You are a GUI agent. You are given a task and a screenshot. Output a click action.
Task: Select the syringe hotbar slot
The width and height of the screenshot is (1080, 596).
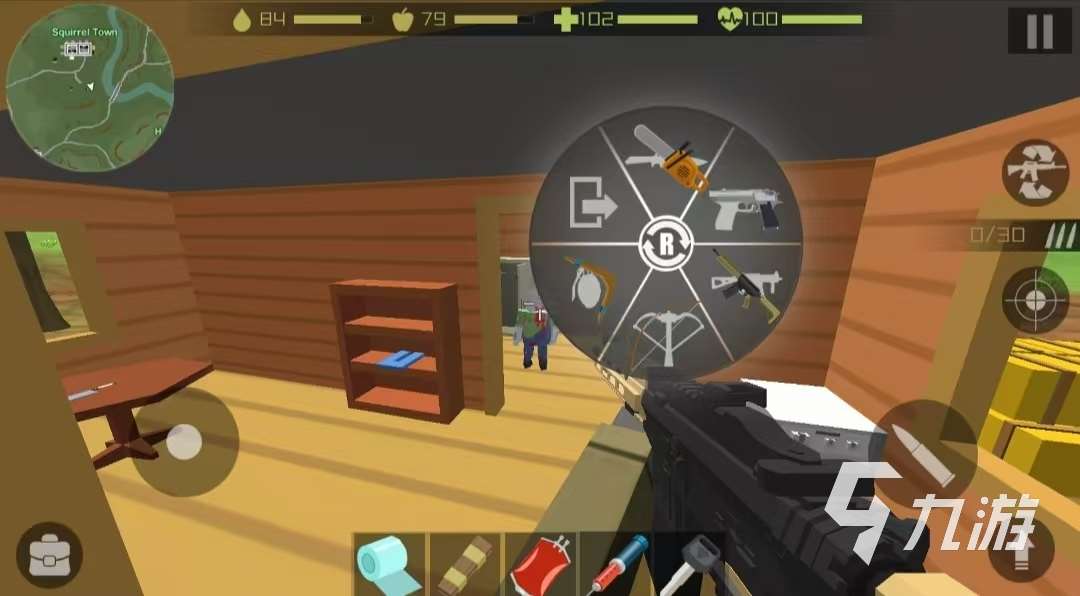(615, 565)
